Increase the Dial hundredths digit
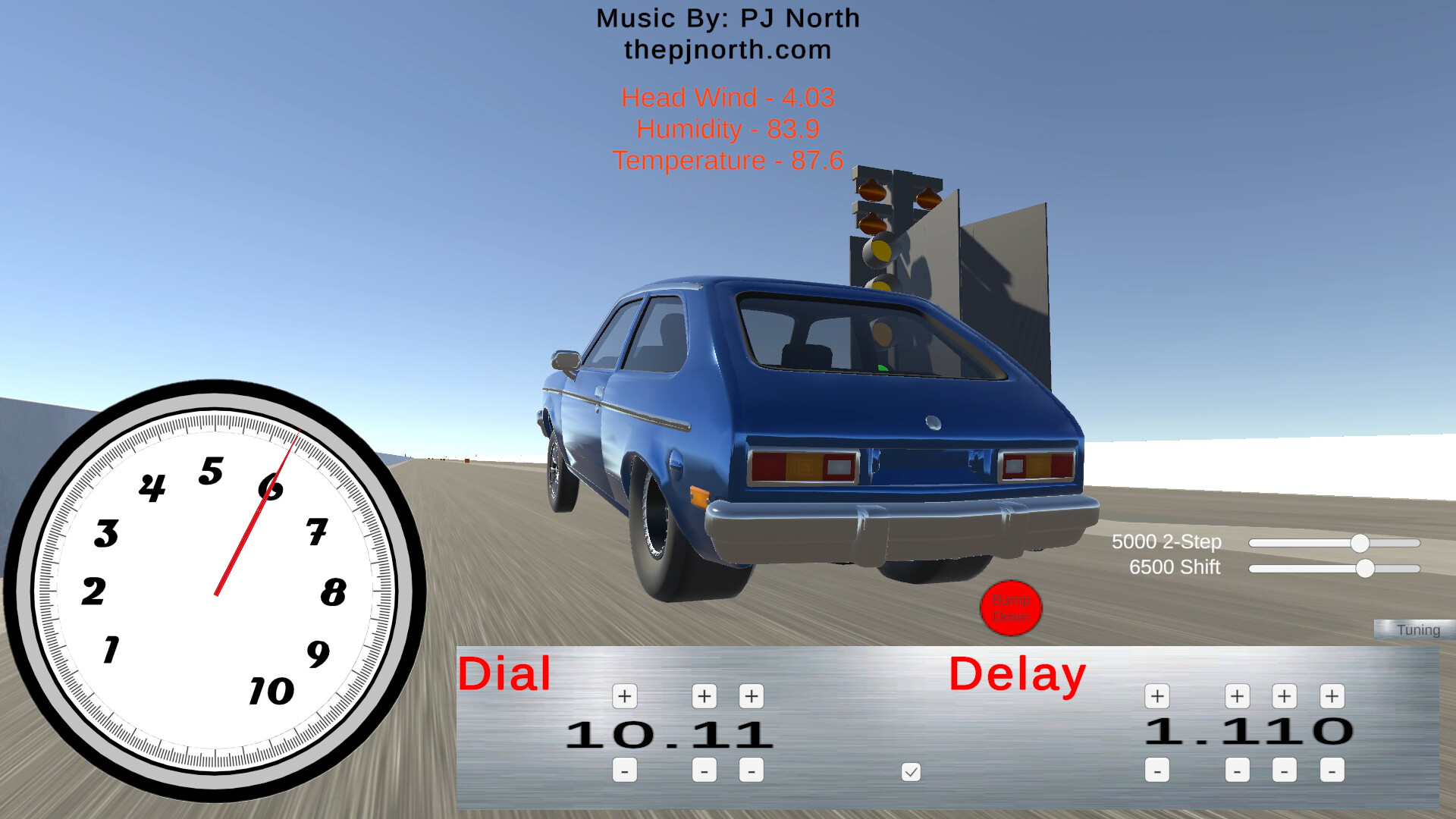1456x819 pixels. (751, 695)
